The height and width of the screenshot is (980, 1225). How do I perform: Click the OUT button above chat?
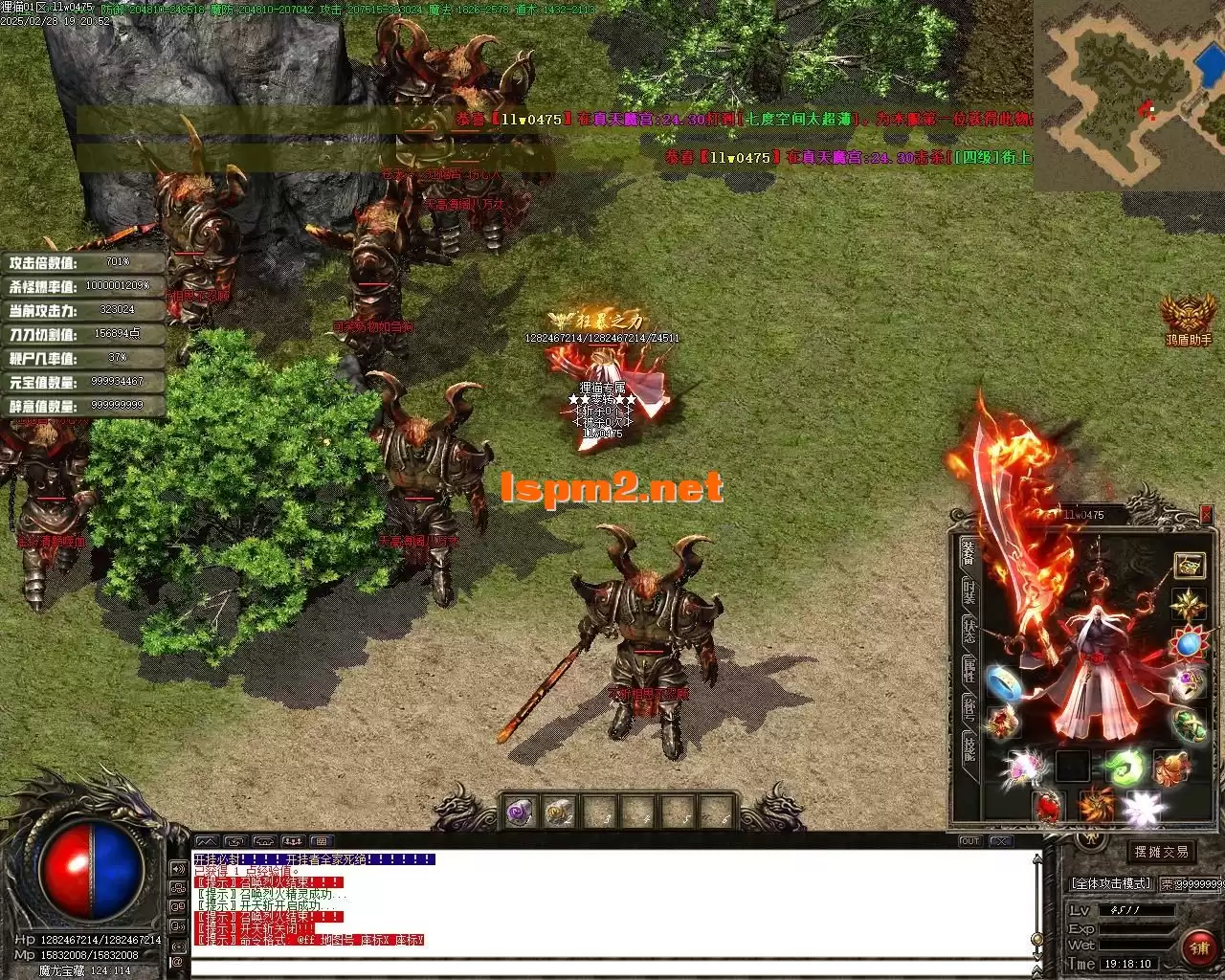(x=970, y=841)
